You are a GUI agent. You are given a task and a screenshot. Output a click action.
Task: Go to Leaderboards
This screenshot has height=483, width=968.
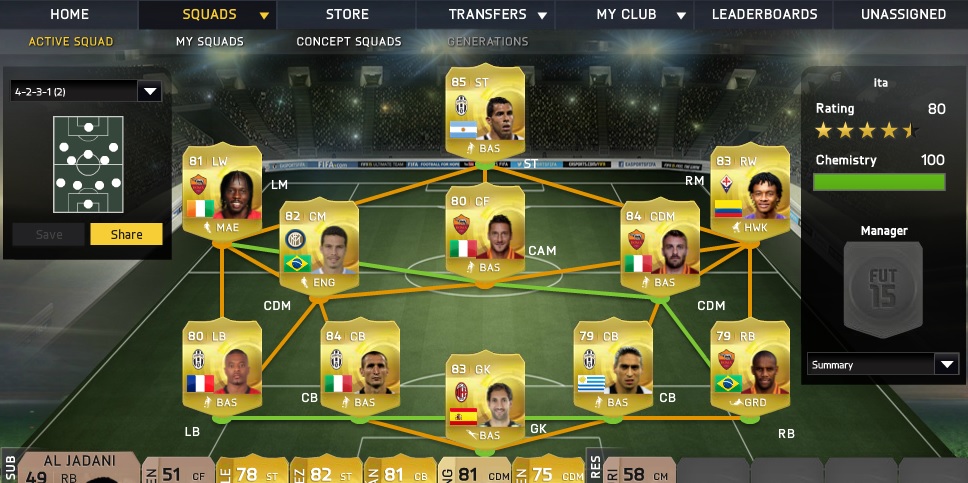click(x=764, y=15)
